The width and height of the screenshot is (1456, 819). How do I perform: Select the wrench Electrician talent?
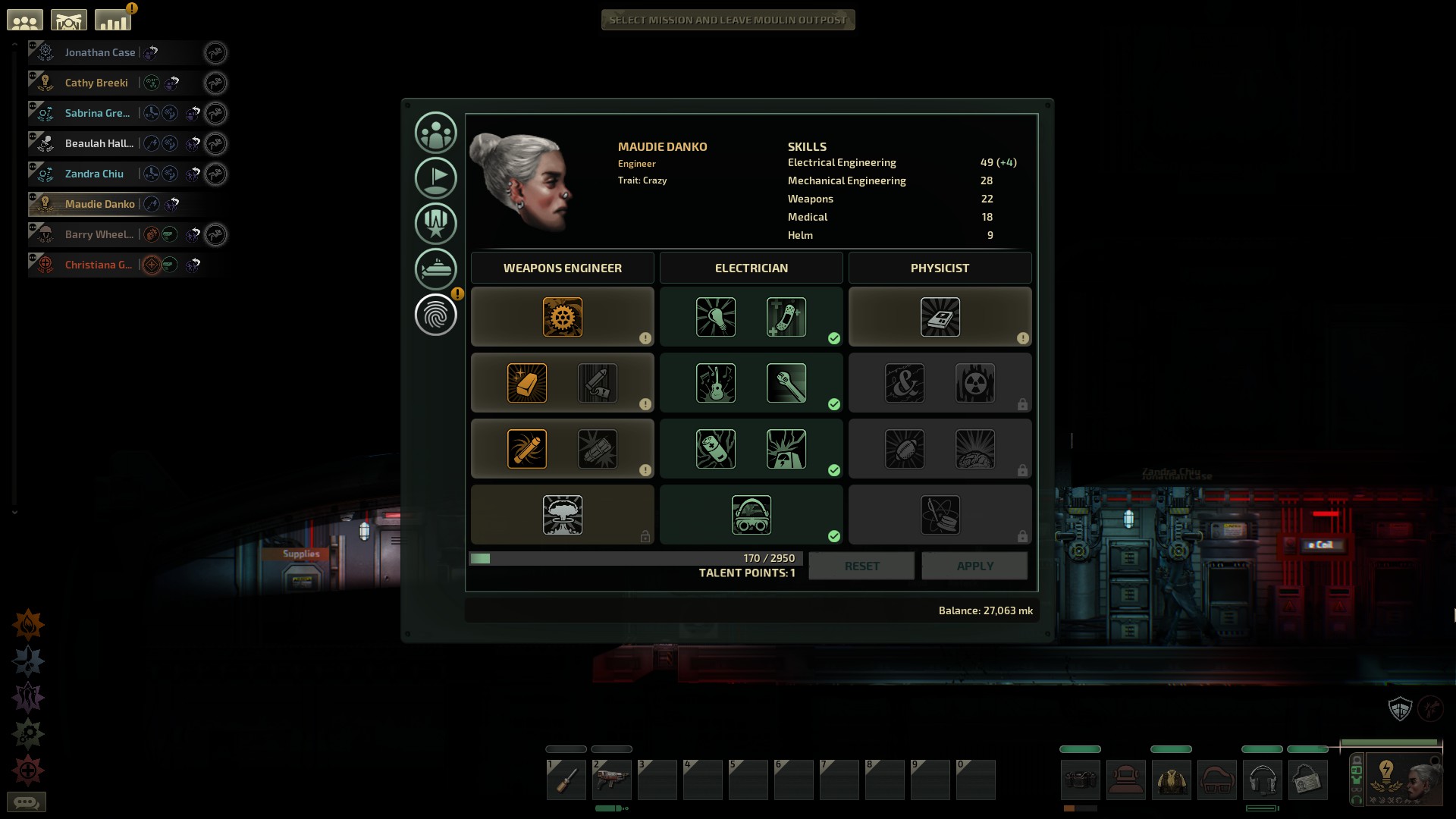coord(786,383)
